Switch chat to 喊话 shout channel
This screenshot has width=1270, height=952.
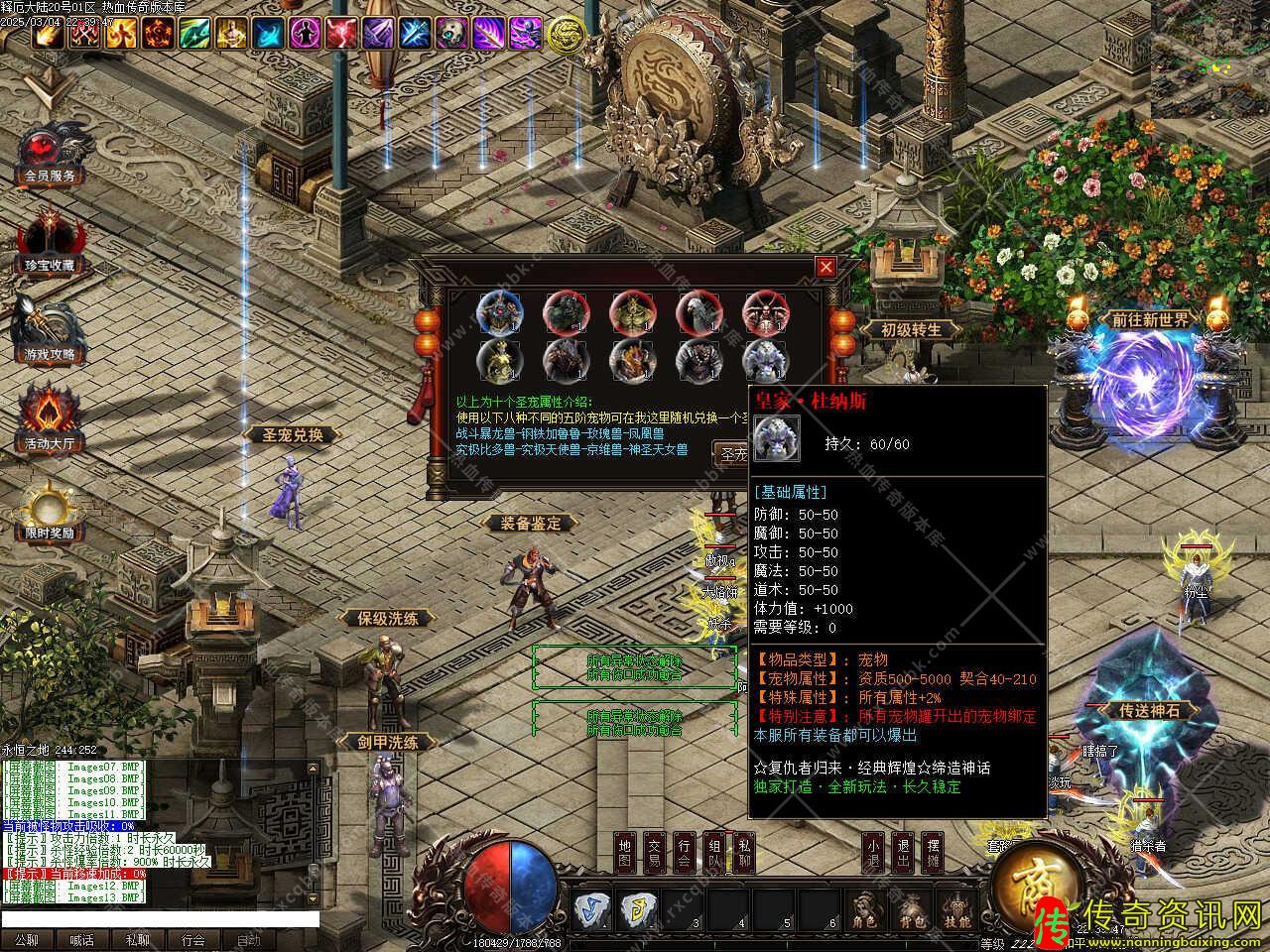pyautogui.click(x=81, y=940)
